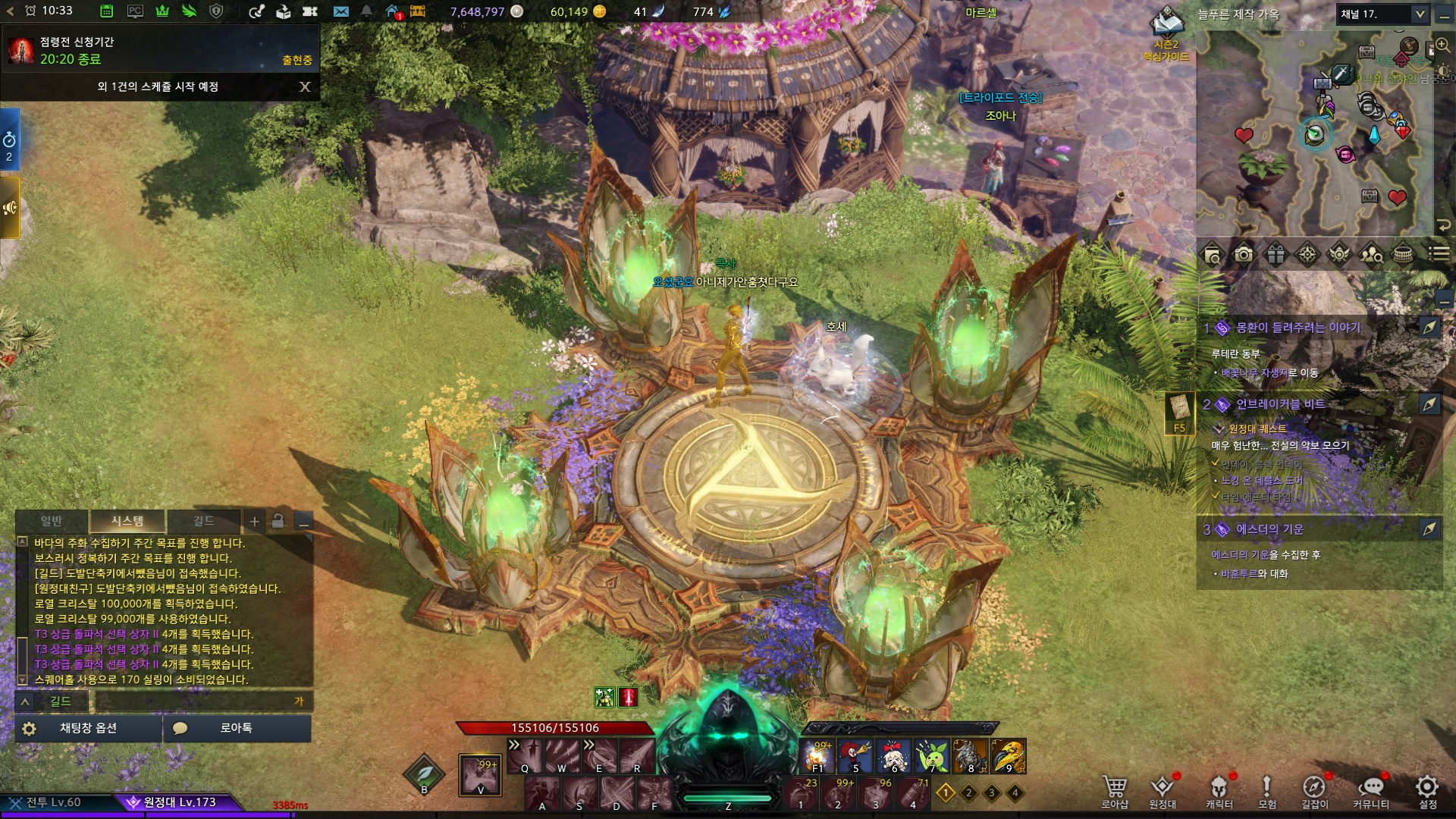The height and width of the screenshot is (819, 1456).
Task: Switch chat to the 길드 tab
Action: [203, 521]
